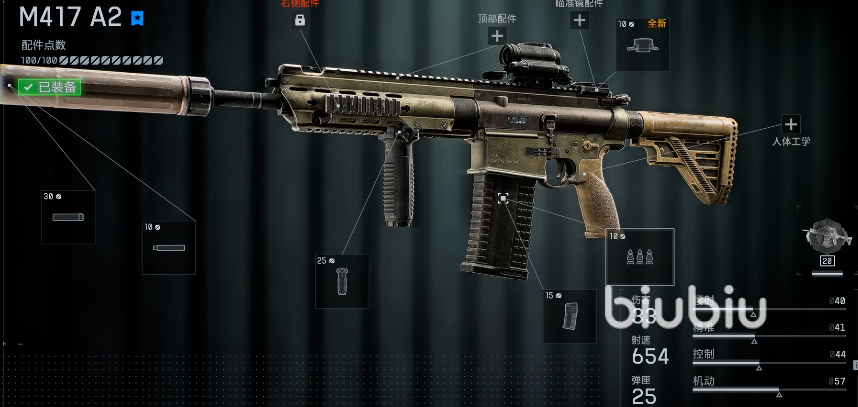This screenshot has height=407, width=858.
Task: Select the suppressor attachment slot costing 30
Action: [68, 217]
